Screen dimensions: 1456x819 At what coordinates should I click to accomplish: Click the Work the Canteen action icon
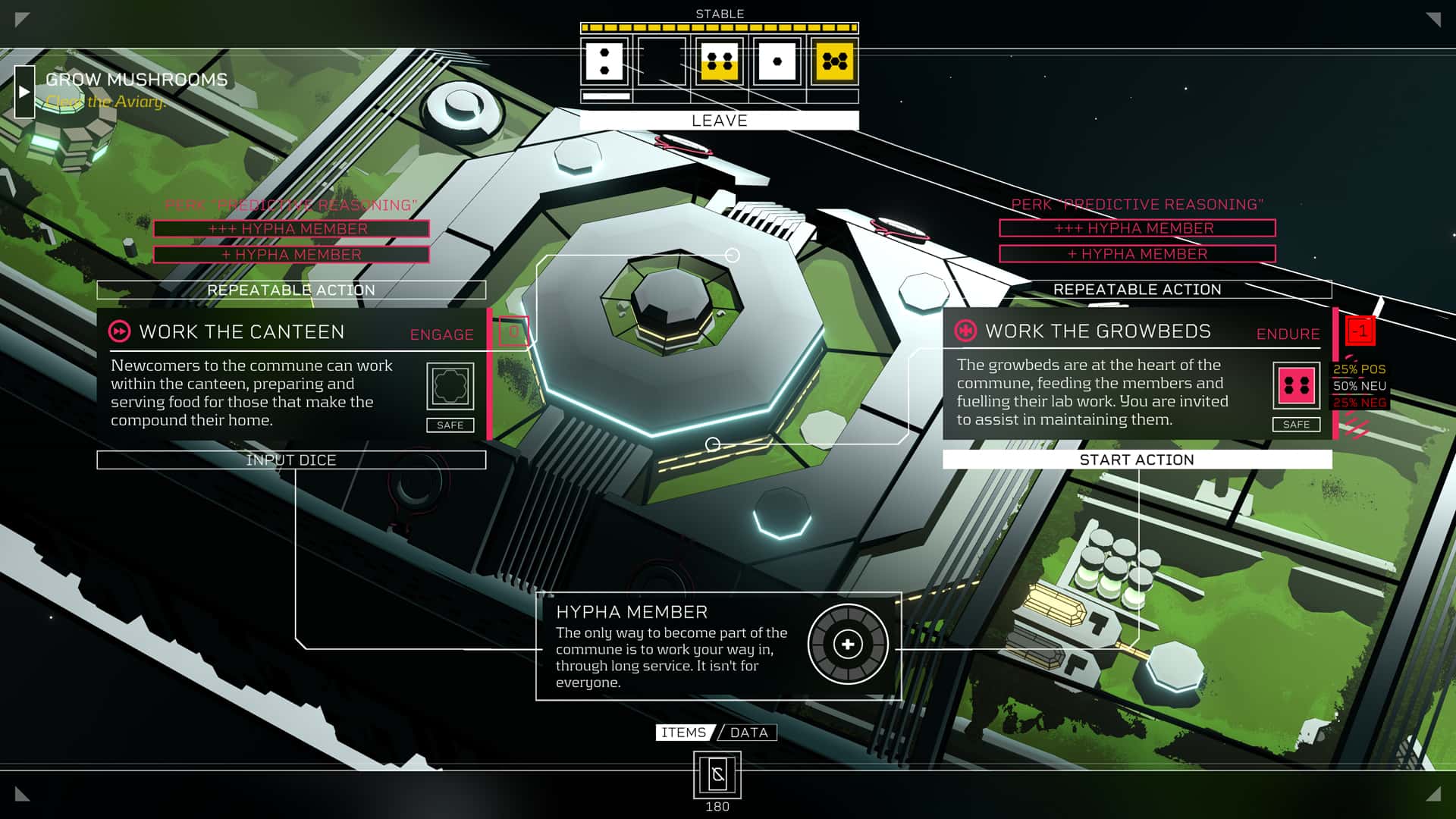pyautogui.click(x=120, y=331)
